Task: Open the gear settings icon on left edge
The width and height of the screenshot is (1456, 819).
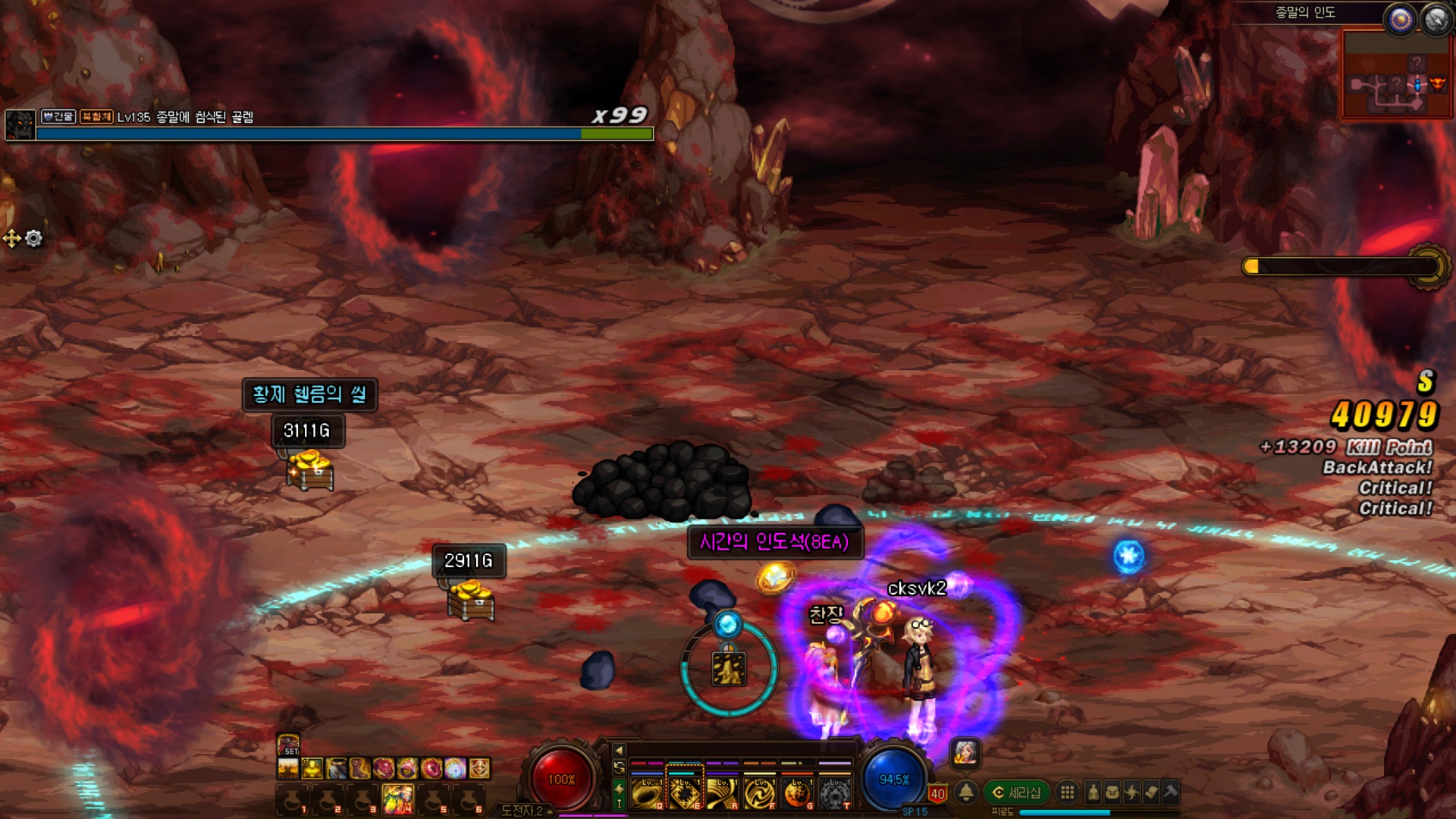Action: click(x=34, y=239)
